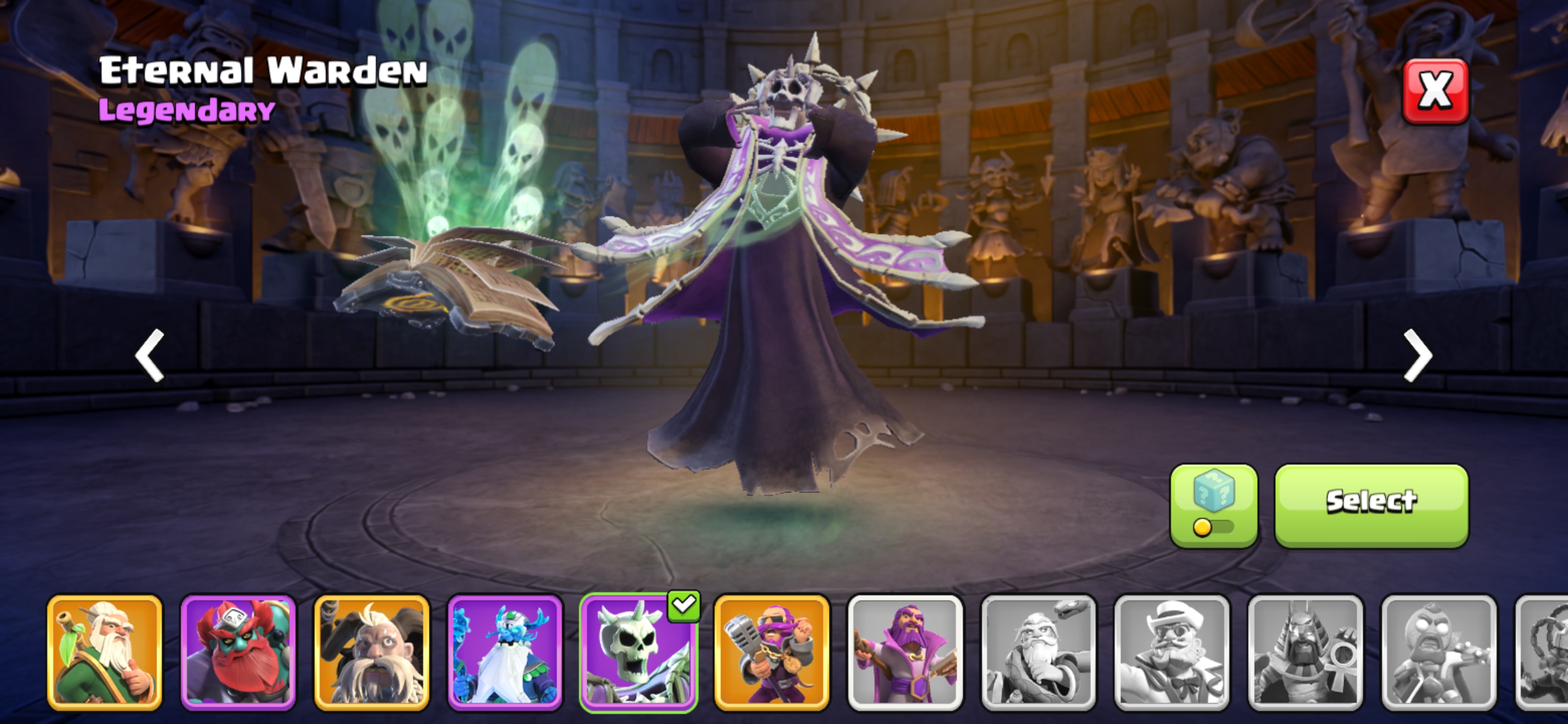This screenshot has width=1568, height=724.
Task: Close the skin selection screen
Action: click(x=1435, y=92)
